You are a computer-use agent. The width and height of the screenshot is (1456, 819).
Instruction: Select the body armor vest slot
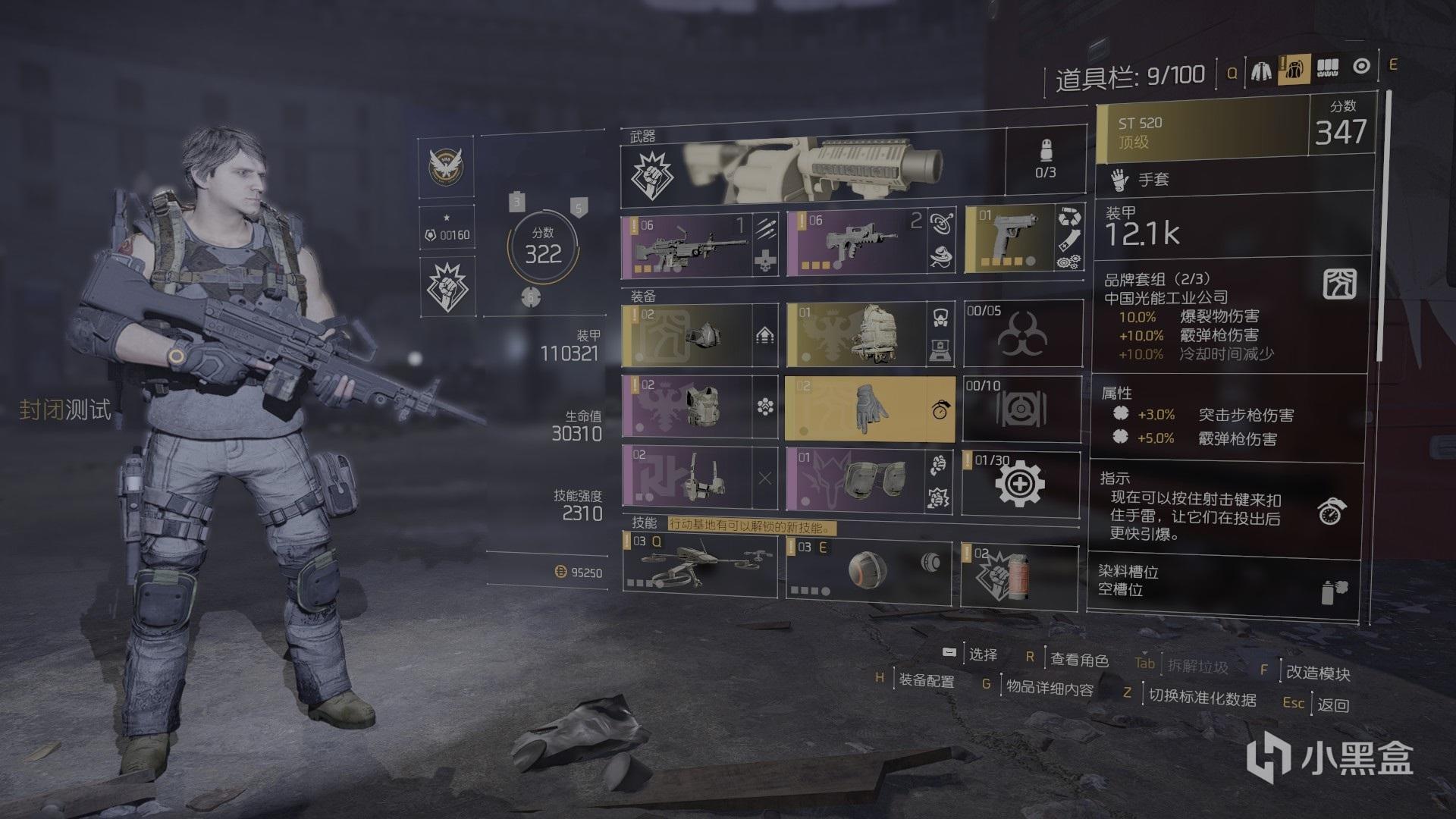[688, 407]
